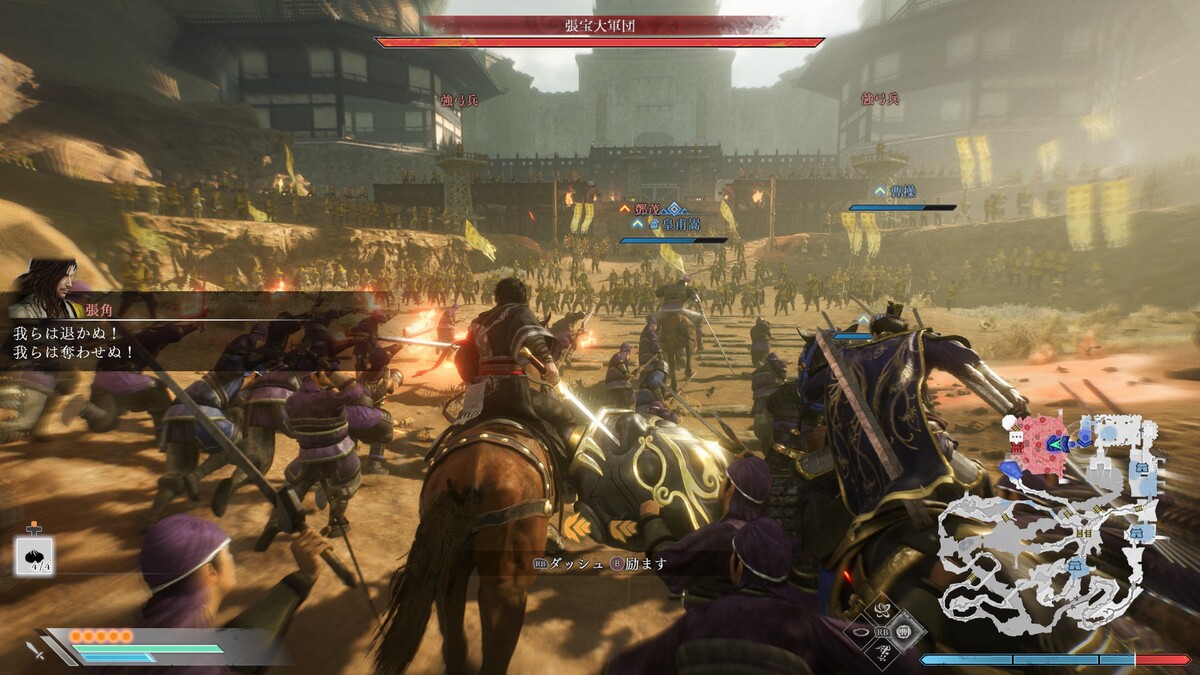The width and height of the screenshot is (1200, 675).
Task: Select the meat bun healing item slot
Action: coord(34,554)
